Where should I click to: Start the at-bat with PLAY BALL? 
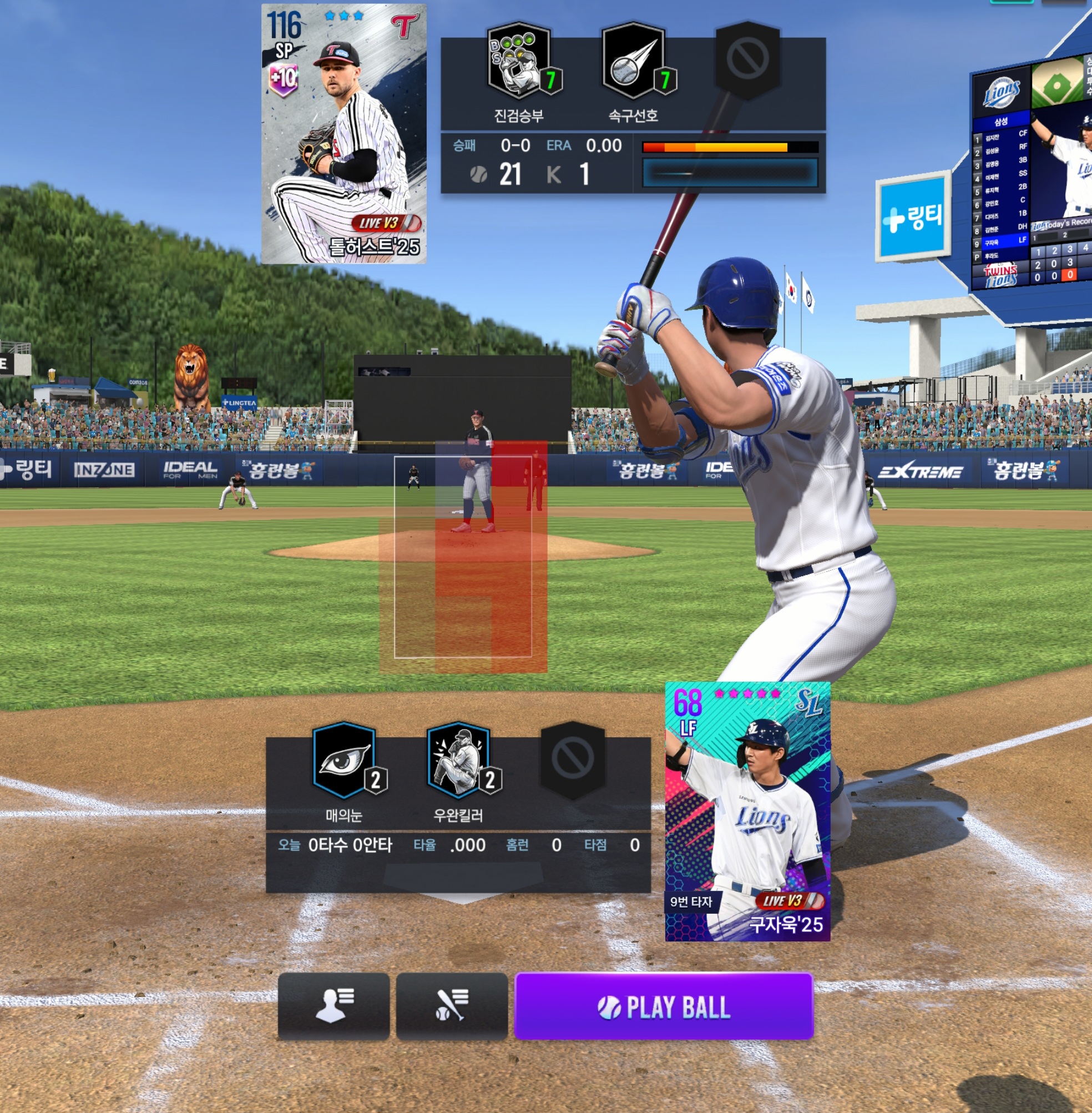pyautogui.click(x=664, y=1006)
